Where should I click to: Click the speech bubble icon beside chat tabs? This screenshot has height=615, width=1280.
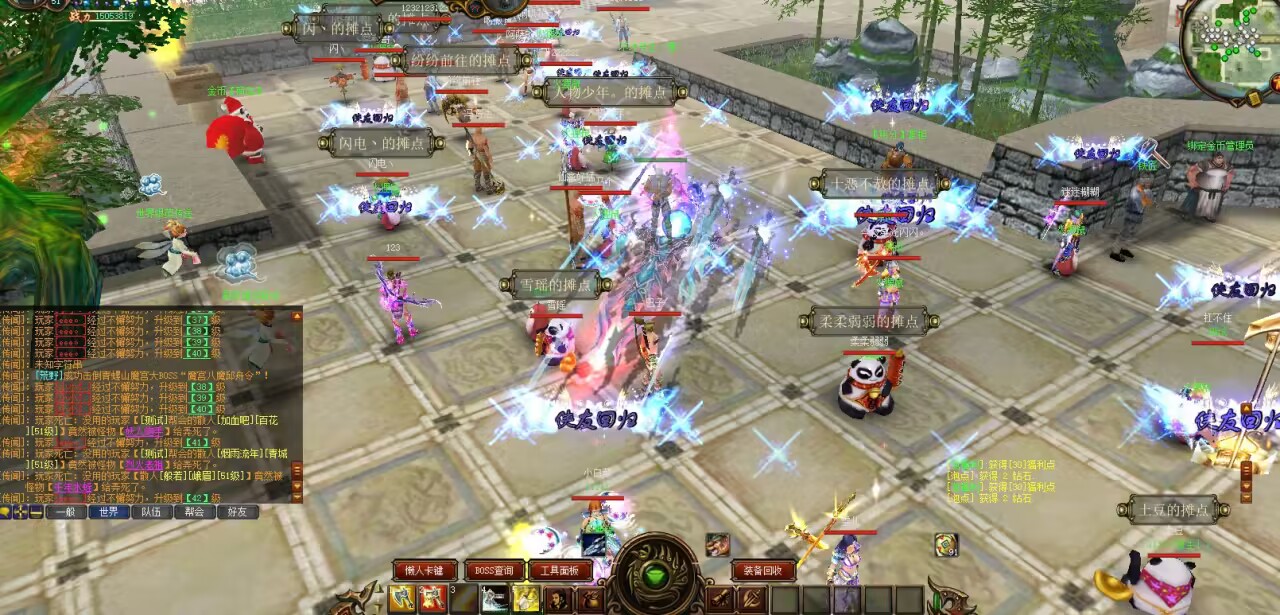pos(5,512)
